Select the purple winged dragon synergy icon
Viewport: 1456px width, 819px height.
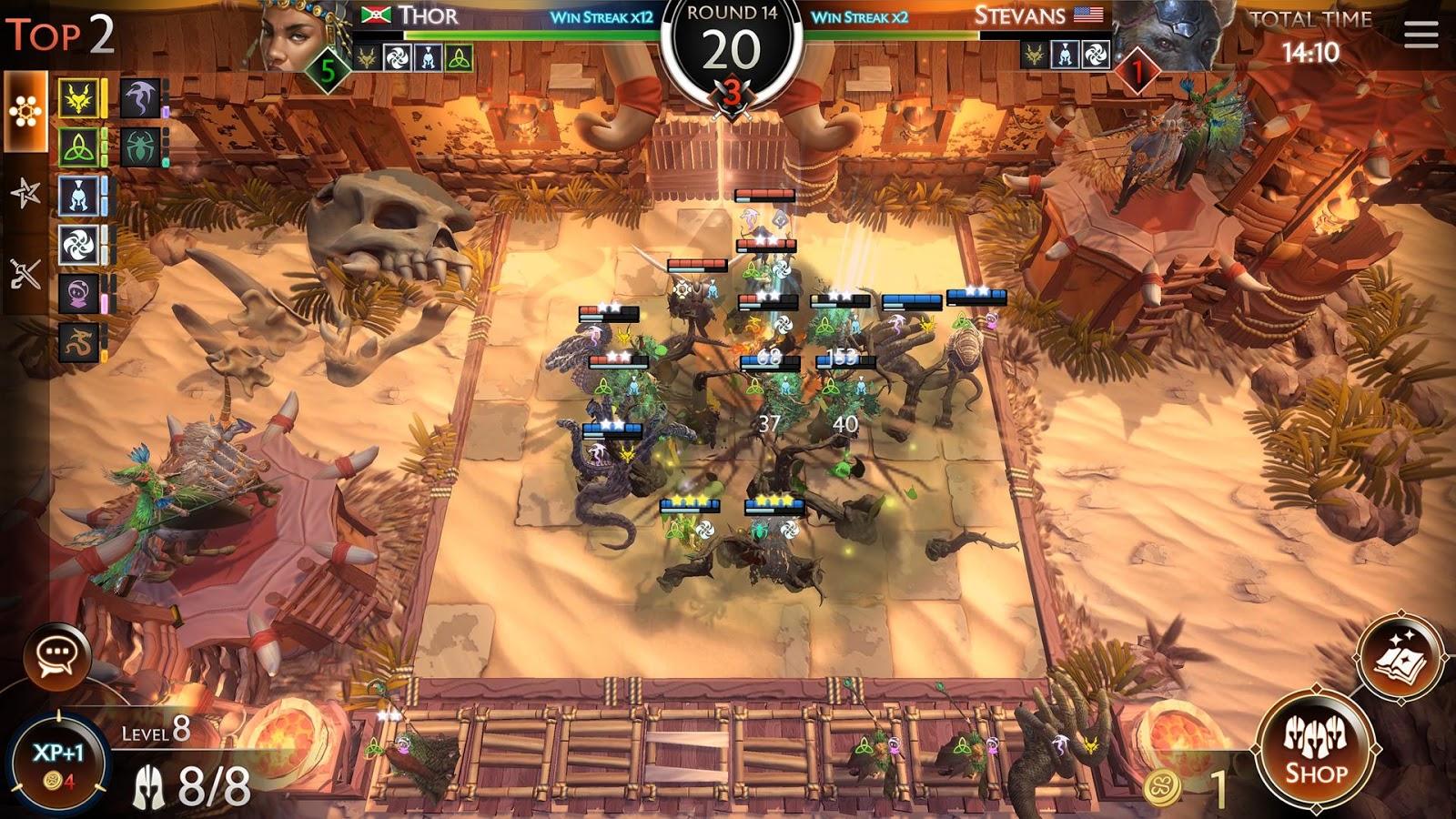coord(140,97)
